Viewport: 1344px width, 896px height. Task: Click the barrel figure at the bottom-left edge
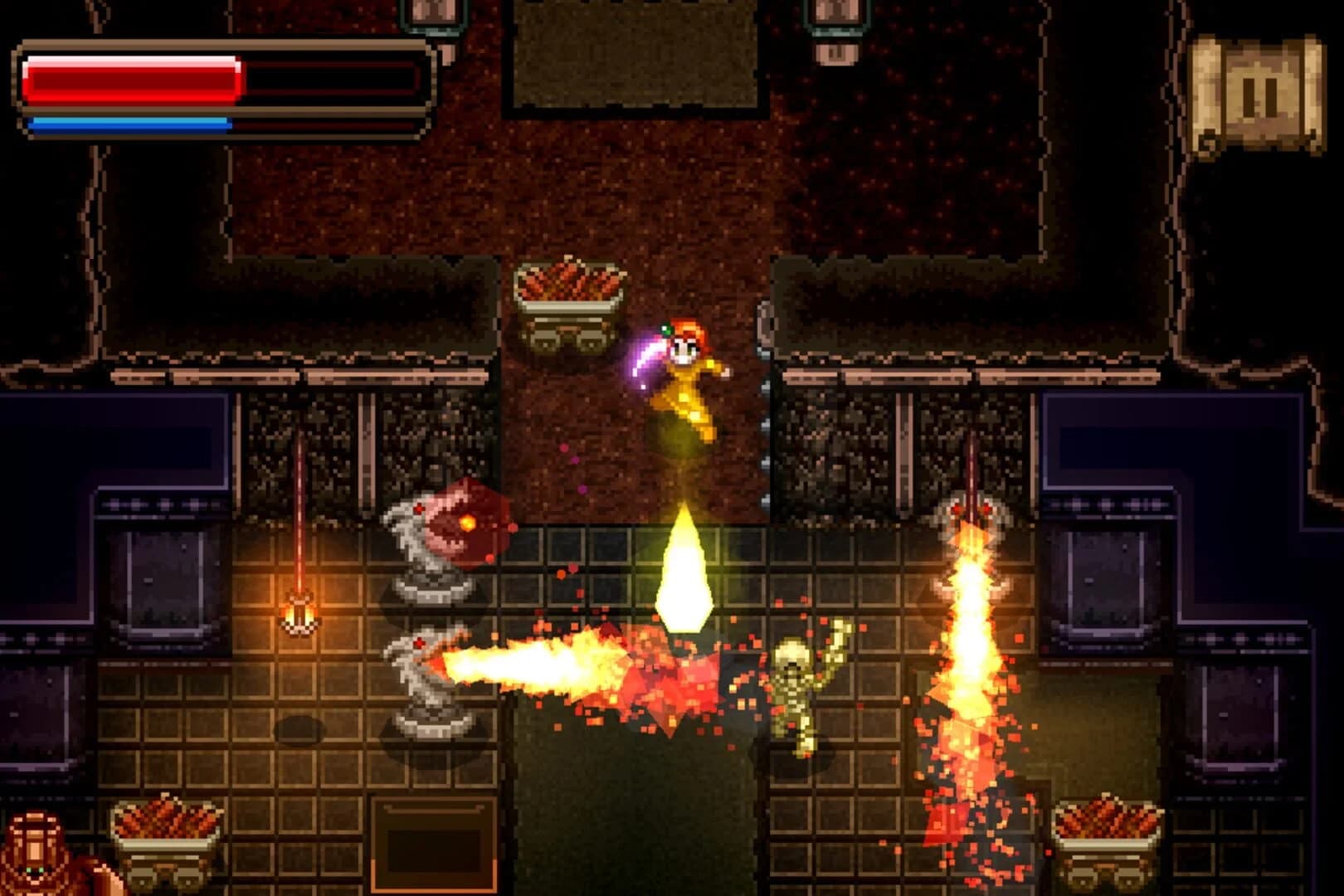click(37, 855)
